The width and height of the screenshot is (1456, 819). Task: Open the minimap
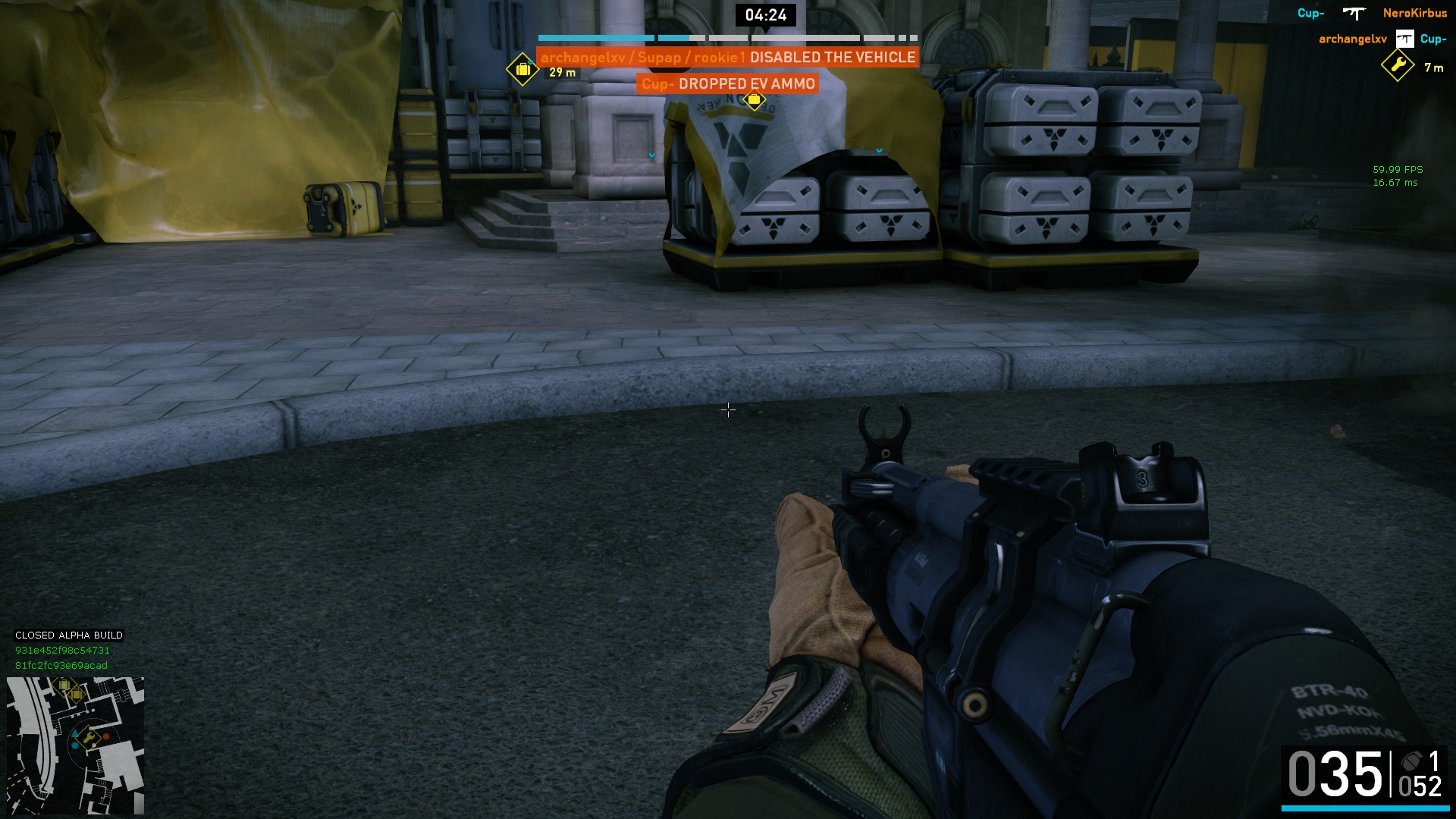[x=75, y=745]
